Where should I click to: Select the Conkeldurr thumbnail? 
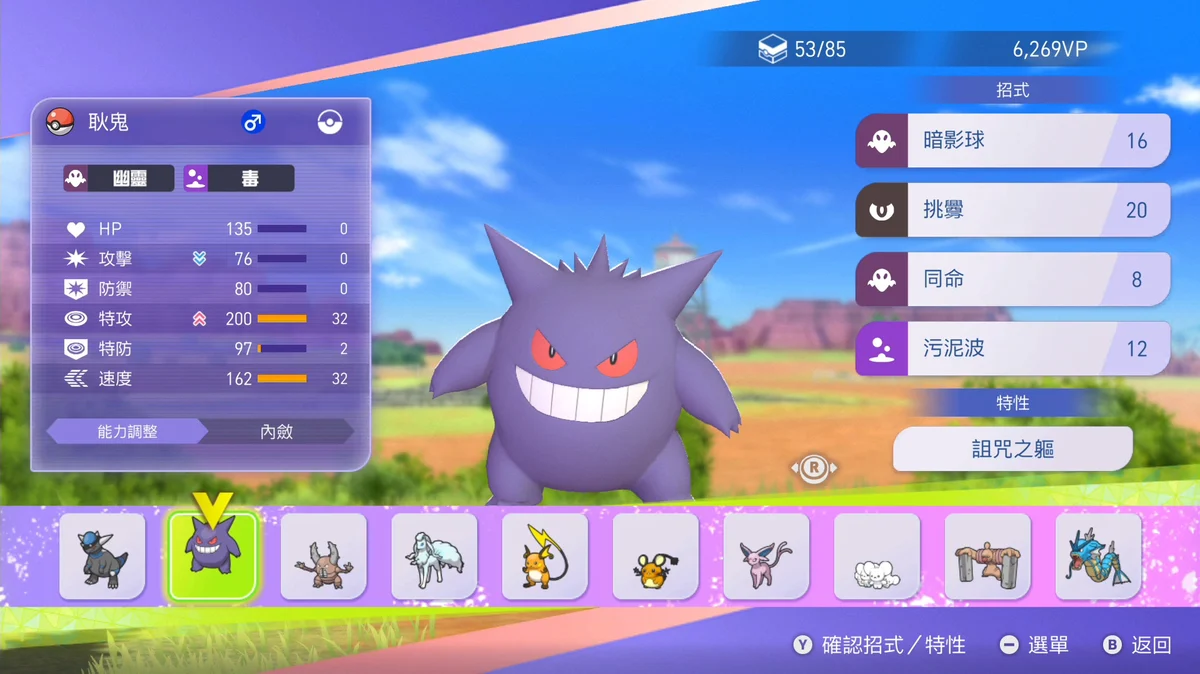(988, 557)
